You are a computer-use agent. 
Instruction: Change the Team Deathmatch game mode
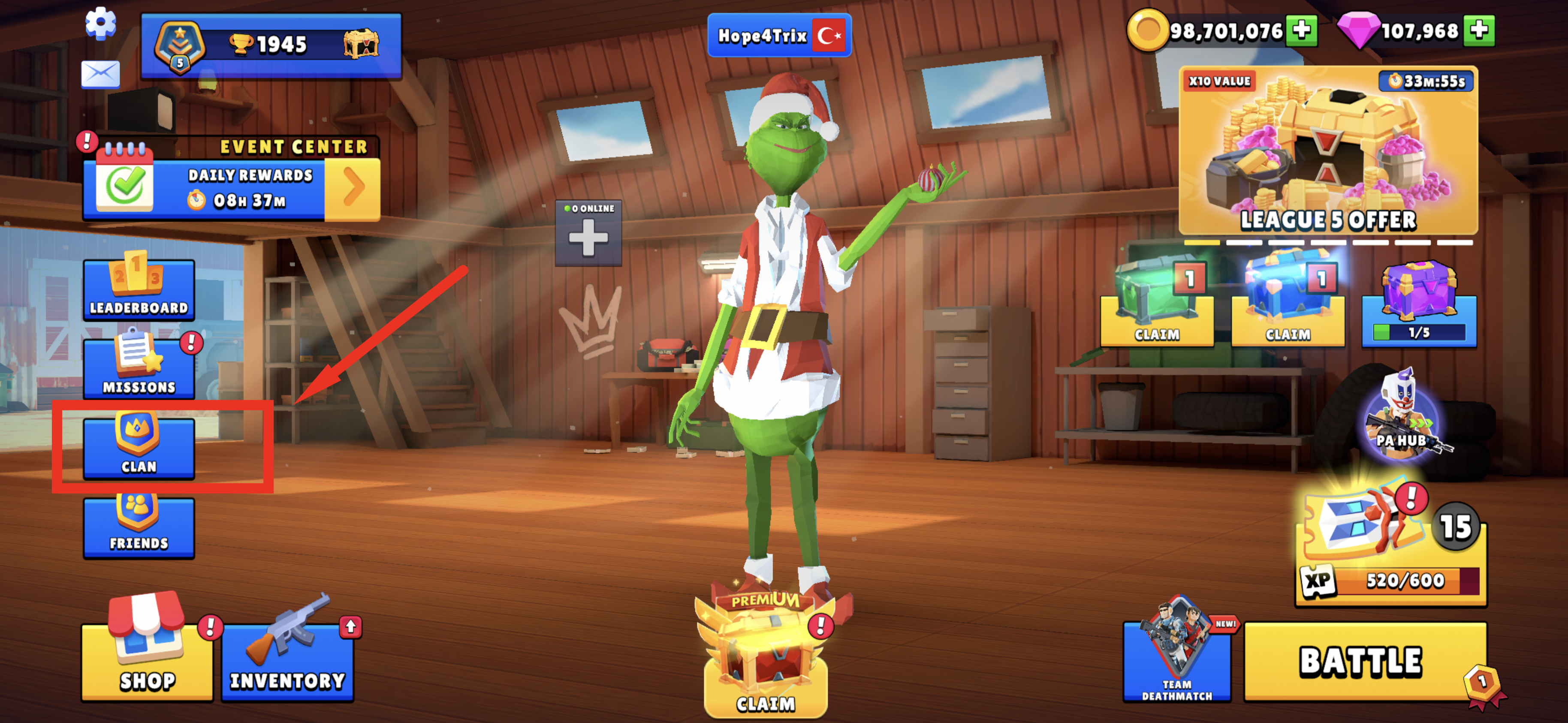tap(1176, 660)
